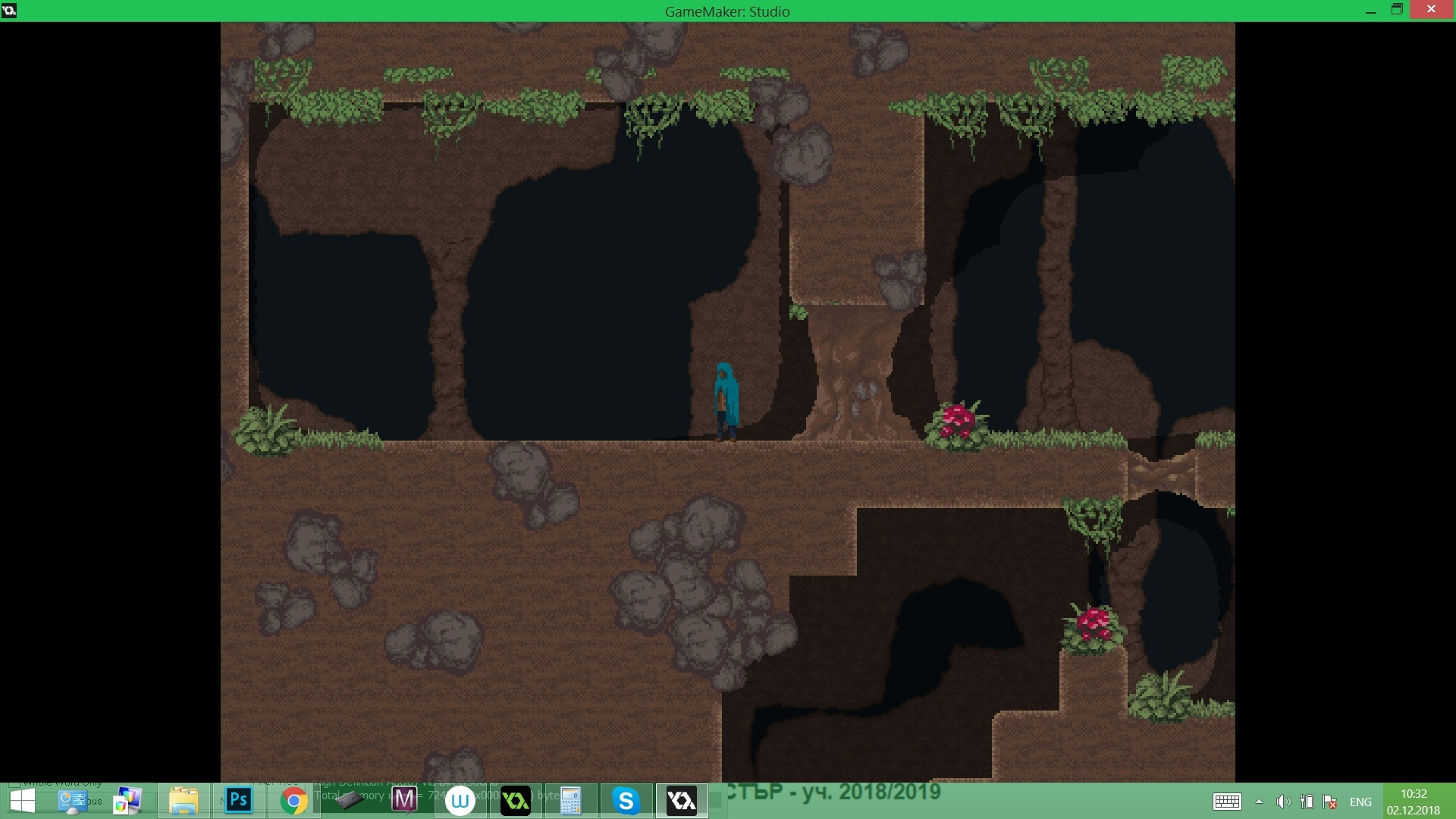The height and width of the screenshot is (819, 1456).
Task: Open the volume slider in the system tray
Action: [1283, 802]
